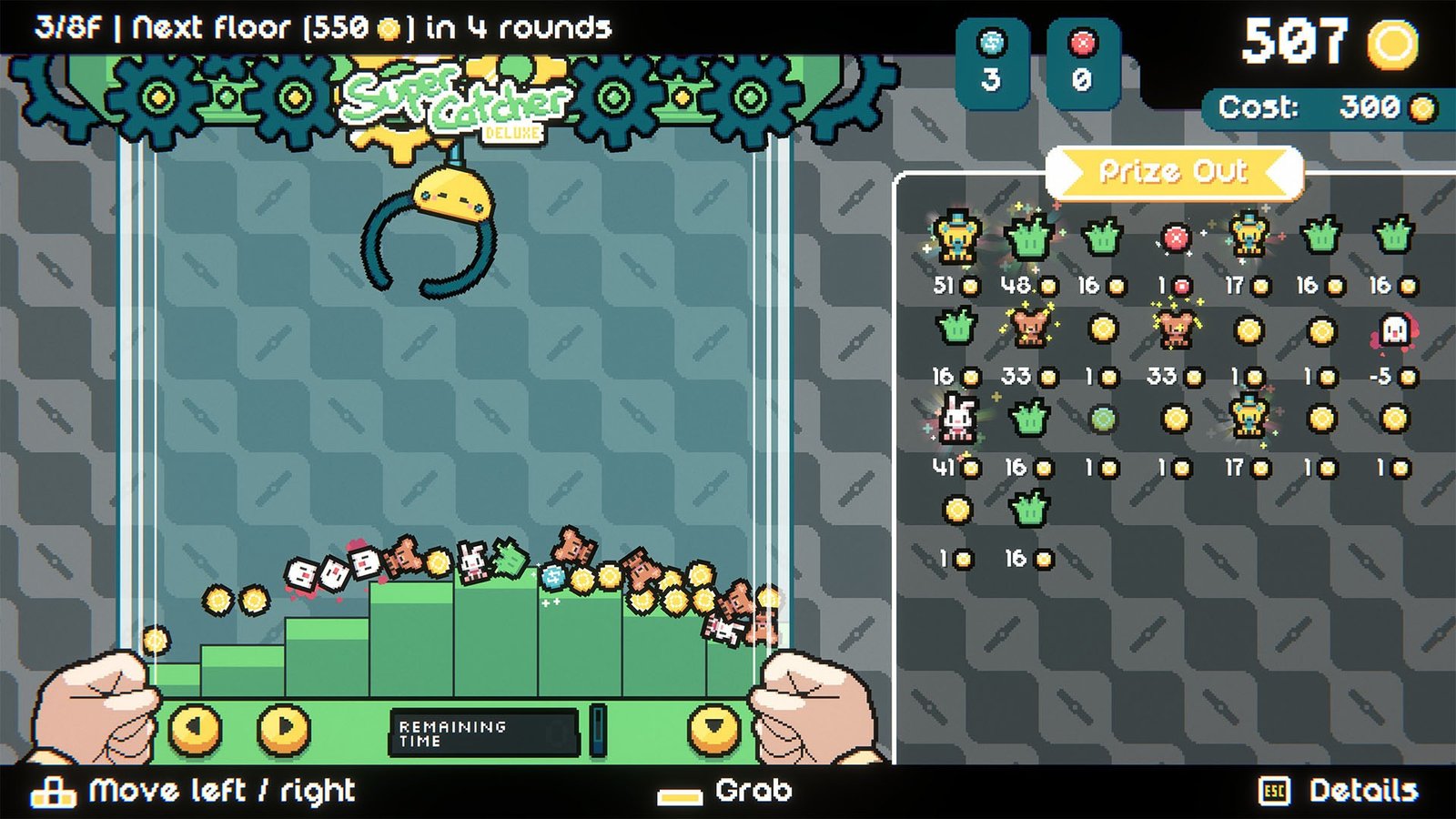
Task: Hit the yellow down arrow grab button
Action: [x=714, y=728]
